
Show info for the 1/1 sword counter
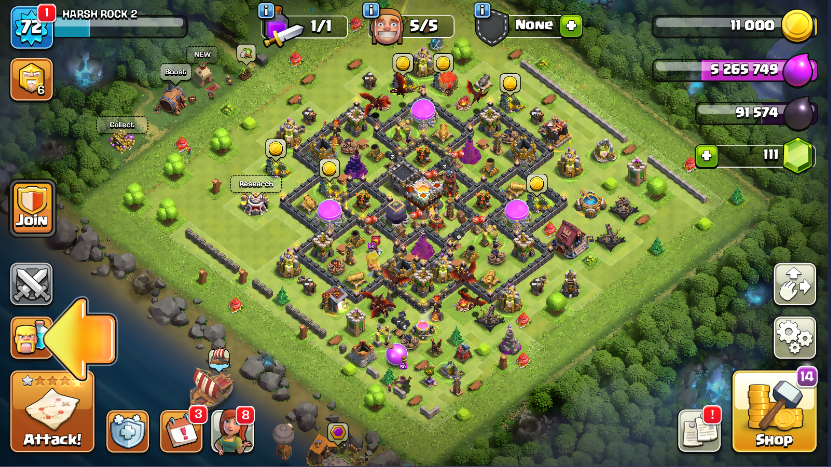click(267, 11)
